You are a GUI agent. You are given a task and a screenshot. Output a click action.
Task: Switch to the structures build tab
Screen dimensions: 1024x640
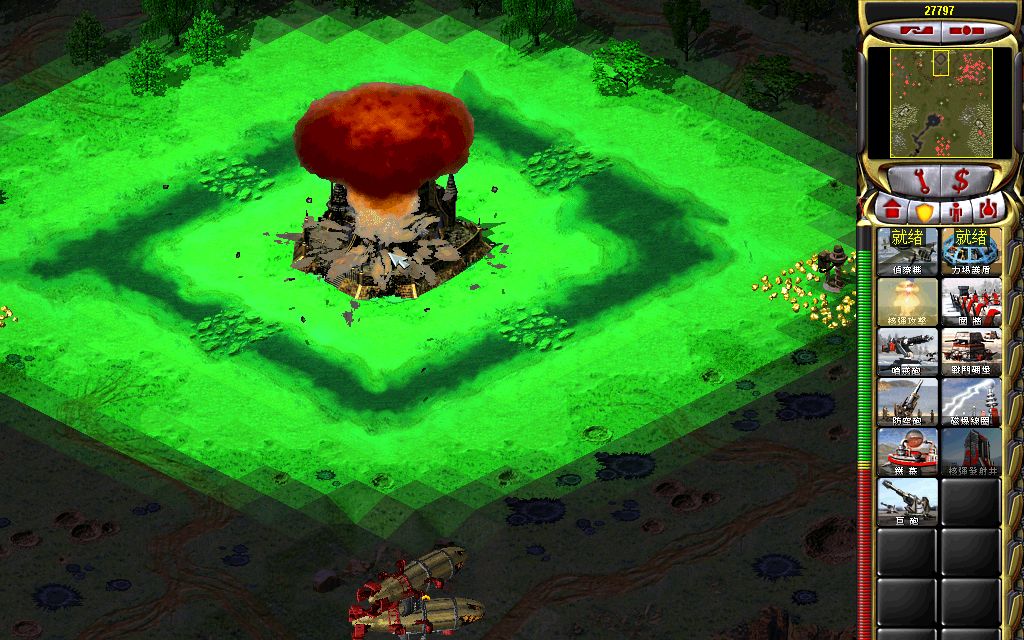click(x=893, y=211)
